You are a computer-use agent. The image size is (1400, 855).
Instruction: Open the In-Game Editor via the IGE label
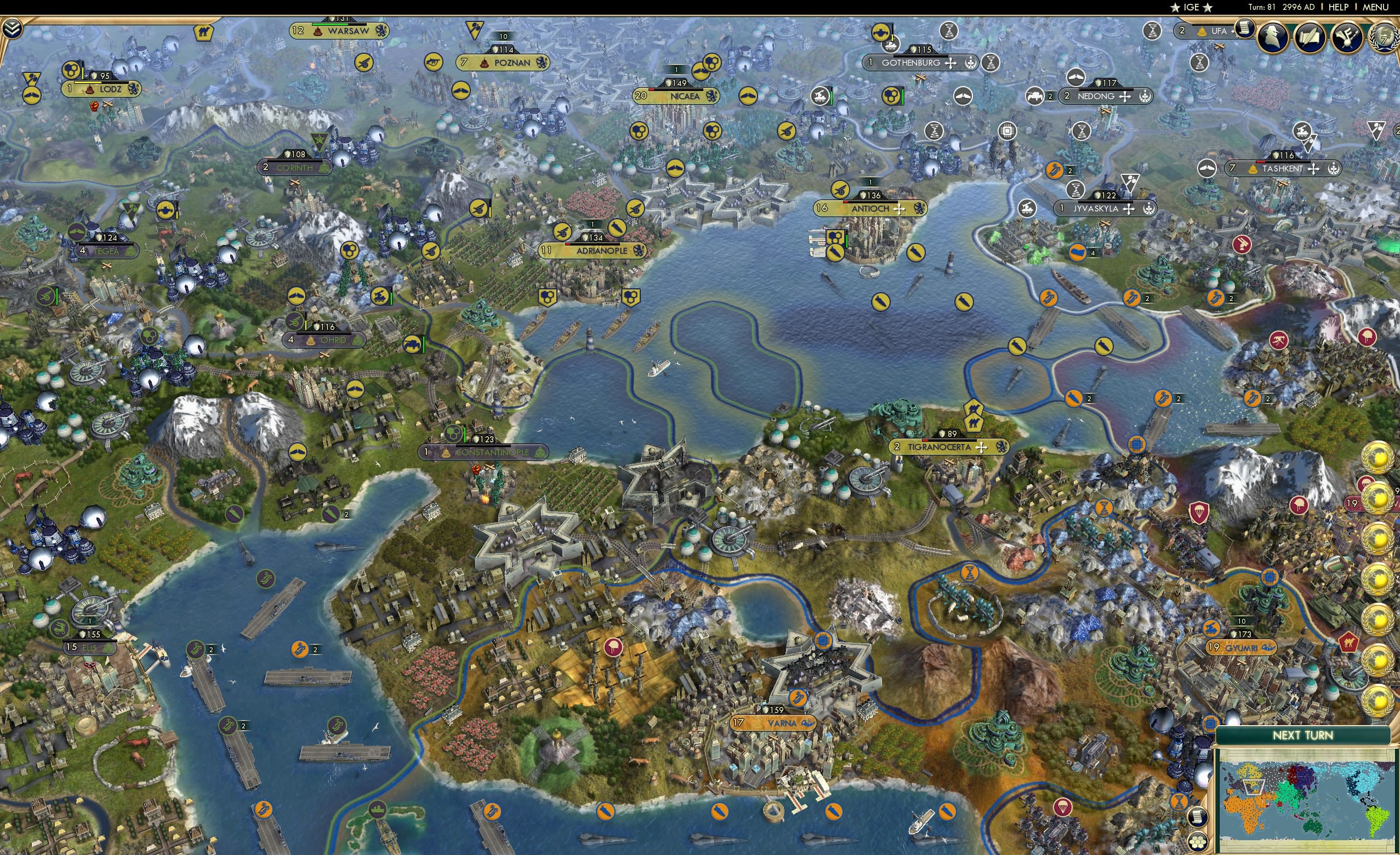pos(1192,7)
